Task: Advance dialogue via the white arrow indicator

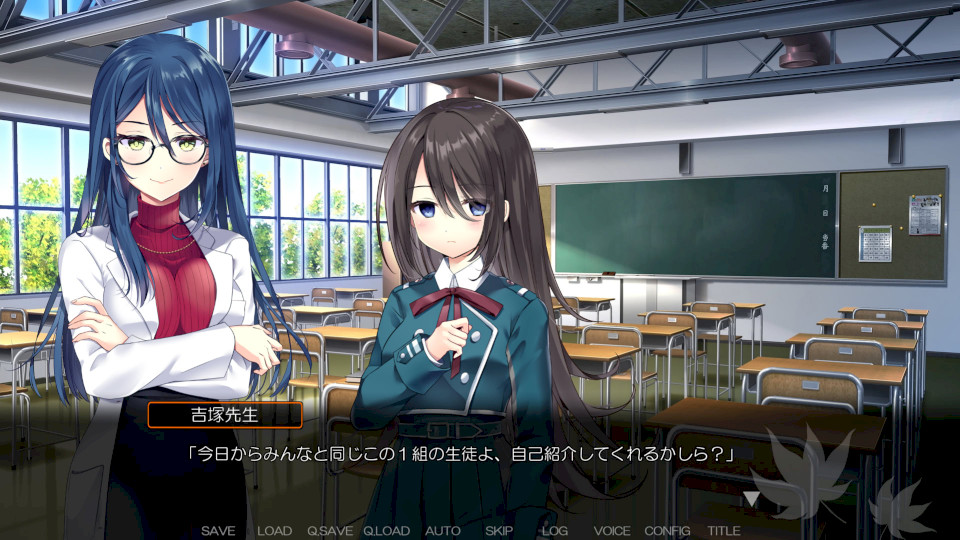Action: coord(751,497)
